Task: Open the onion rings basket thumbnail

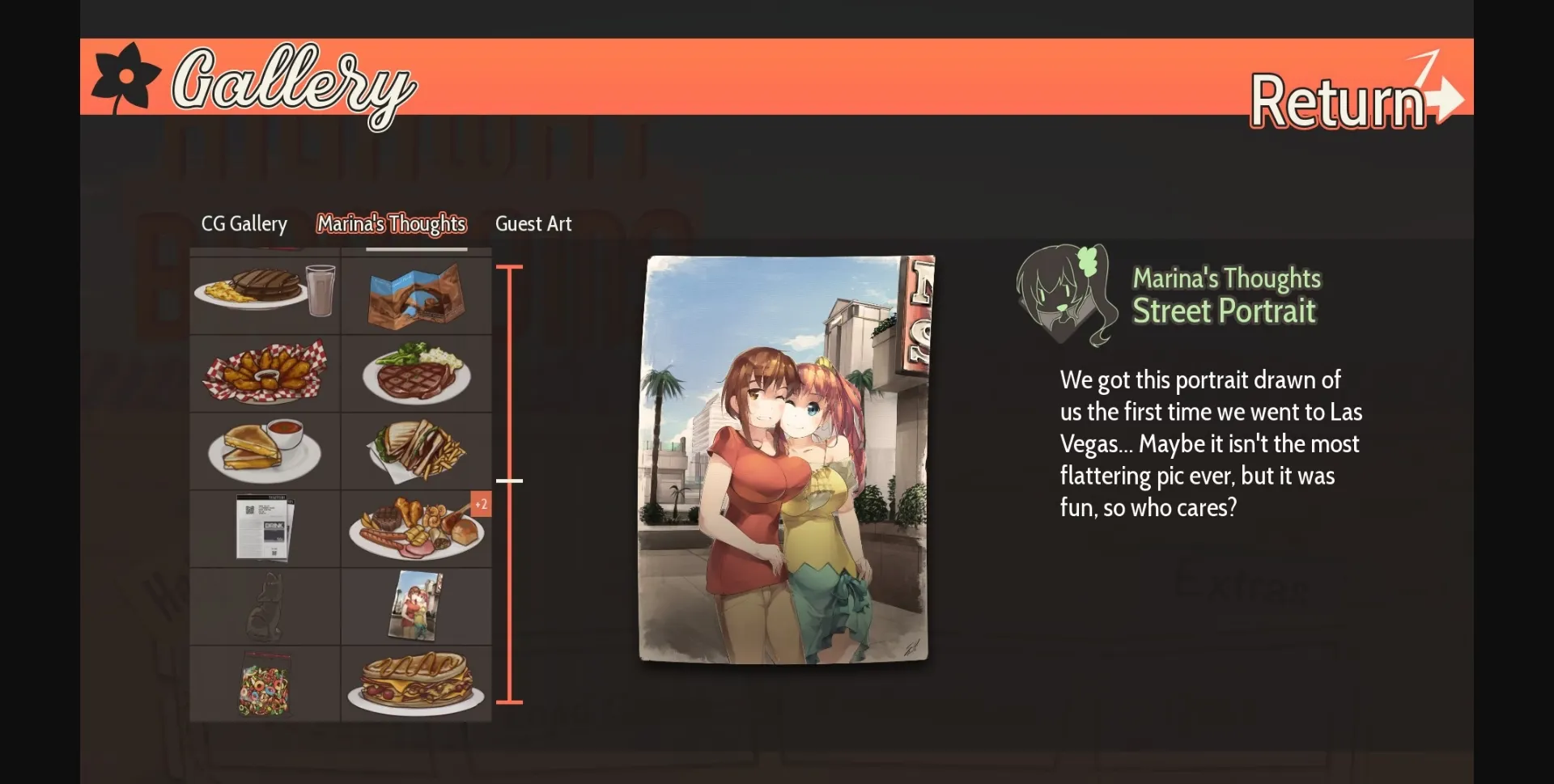Action: pyautogui.click(x=264, y=373)
